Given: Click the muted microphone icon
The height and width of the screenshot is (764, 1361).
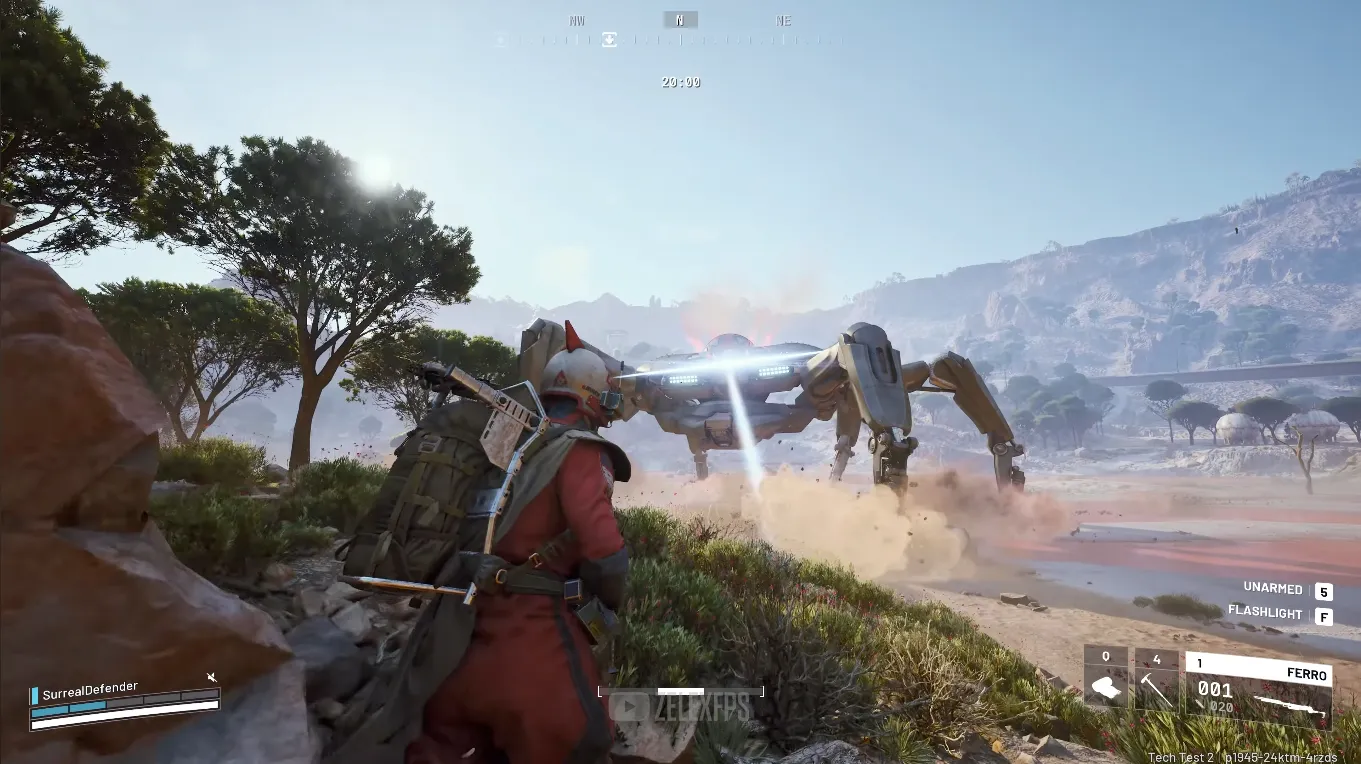Looking at the screenshot, I should coord(212,678).
